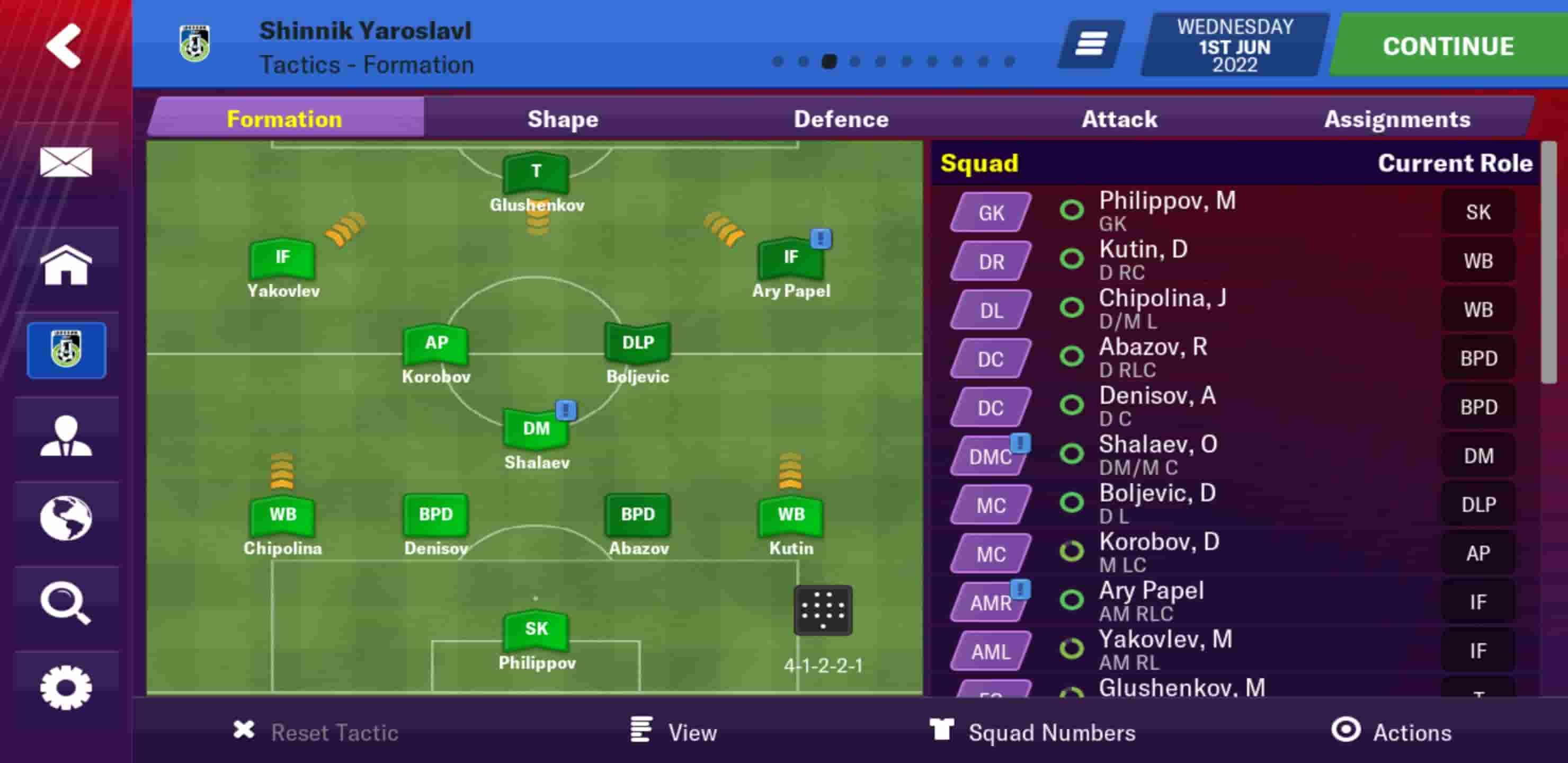Switch to the Shape tab
This screenshot has width=1568, height=763.
[563, 119]
